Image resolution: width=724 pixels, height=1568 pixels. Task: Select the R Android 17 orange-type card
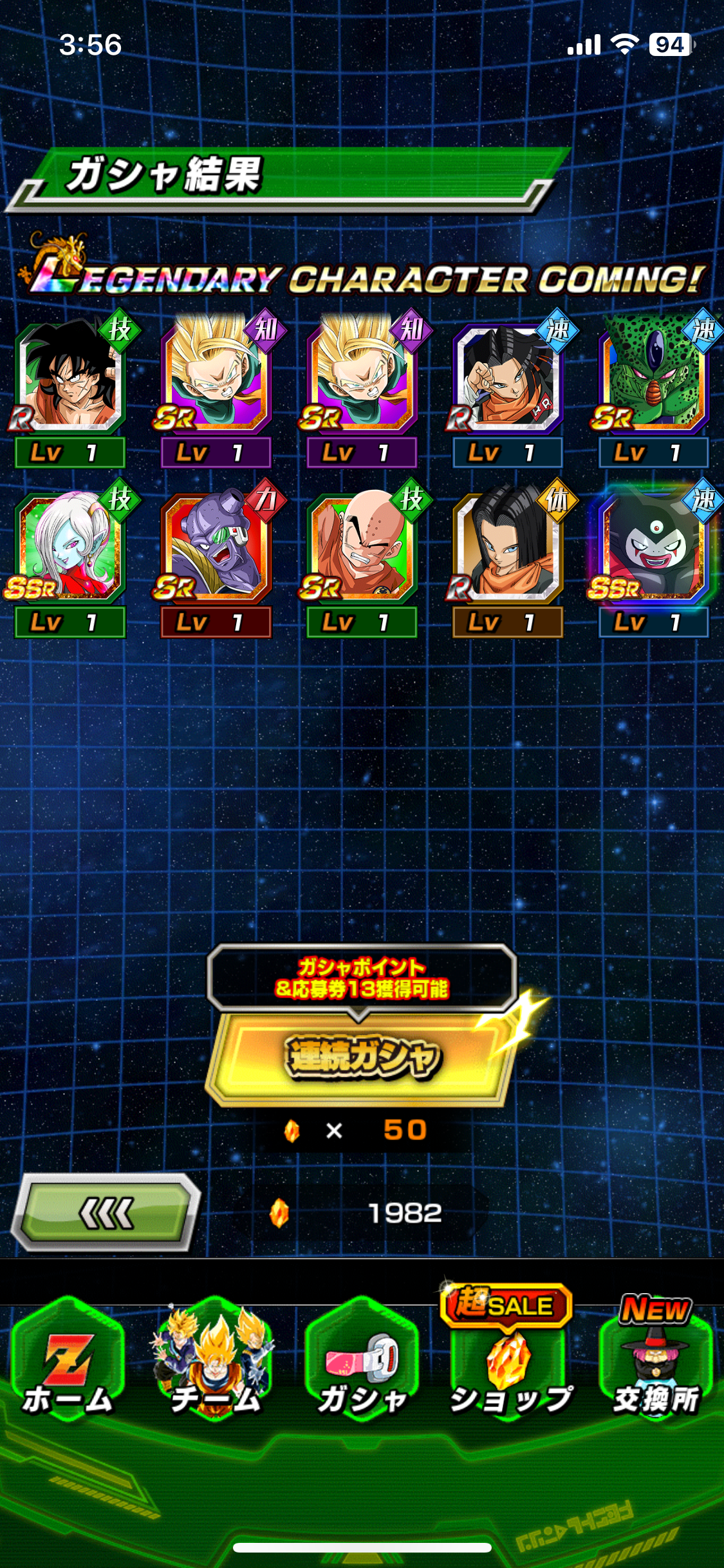point(507,548)
